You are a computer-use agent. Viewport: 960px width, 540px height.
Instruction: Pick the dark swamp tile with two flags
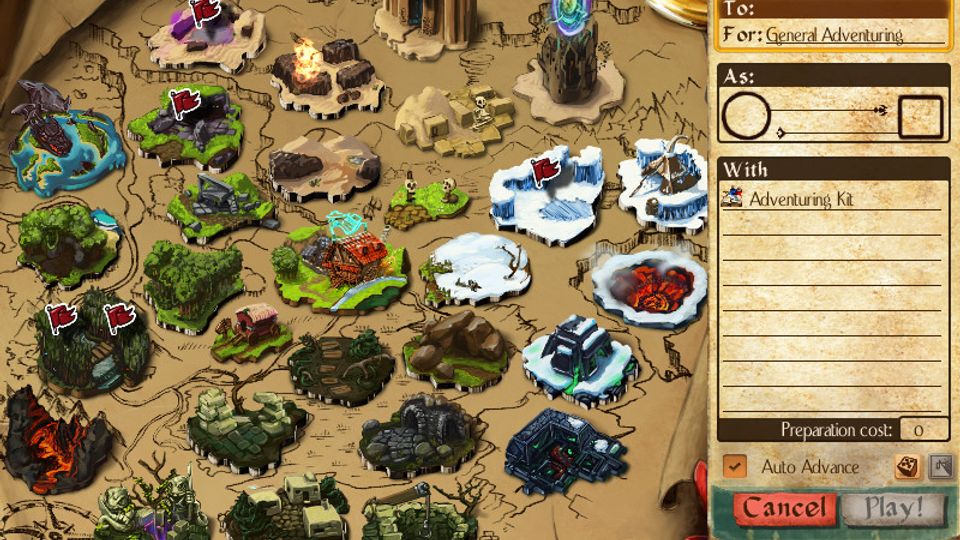(90, 340)
